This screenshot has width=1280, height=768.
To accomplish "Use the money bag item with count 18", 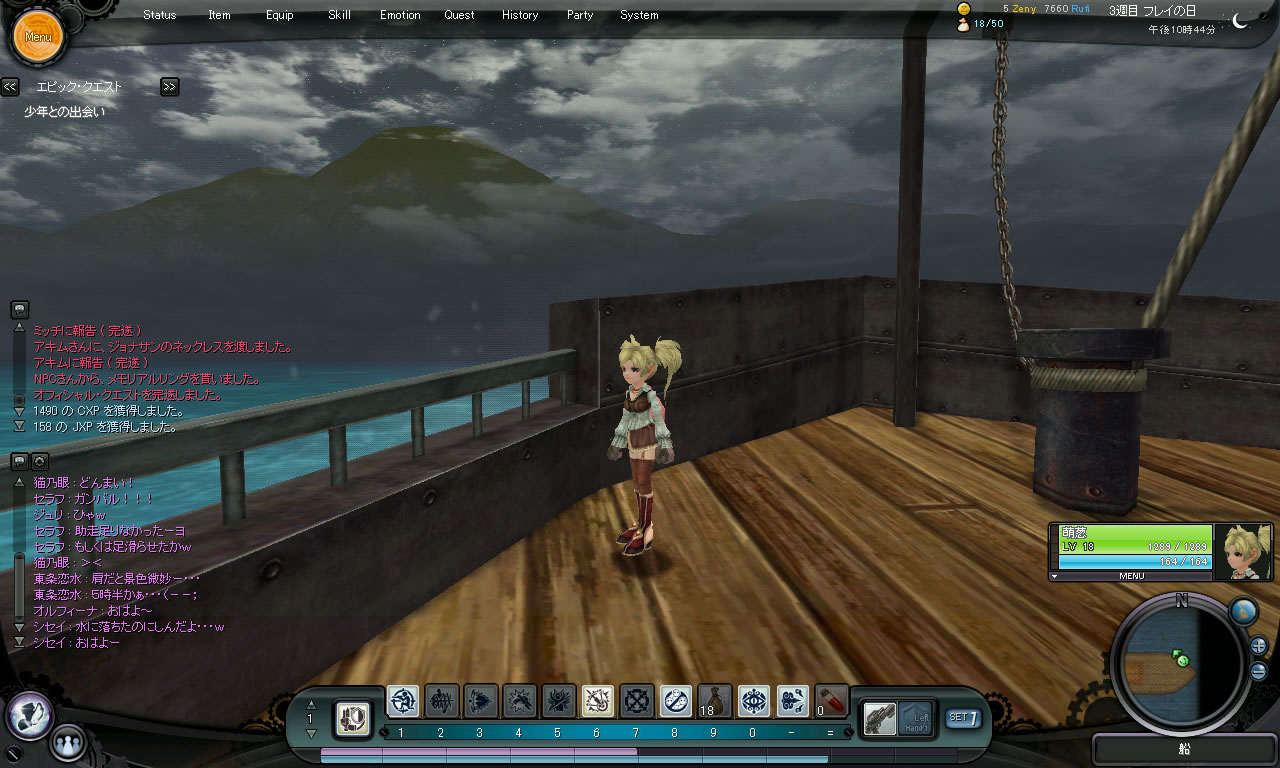I will coord(715,701).
